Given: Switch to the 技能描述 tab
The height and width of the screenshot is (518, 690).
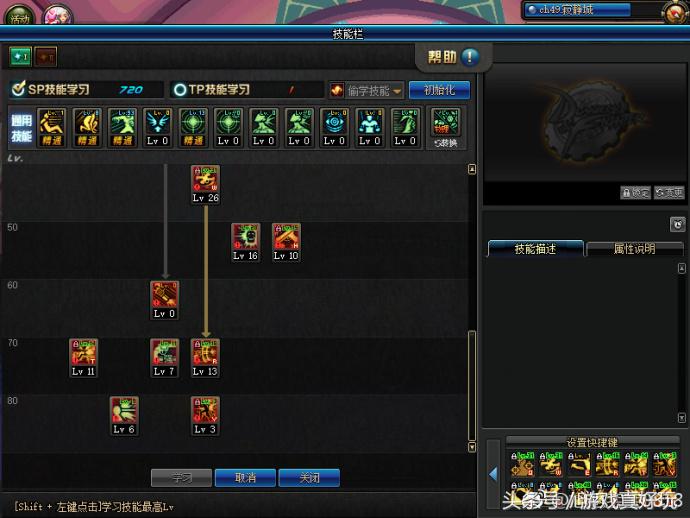Looking at the screenshot, I should click(x=535, y=248).
